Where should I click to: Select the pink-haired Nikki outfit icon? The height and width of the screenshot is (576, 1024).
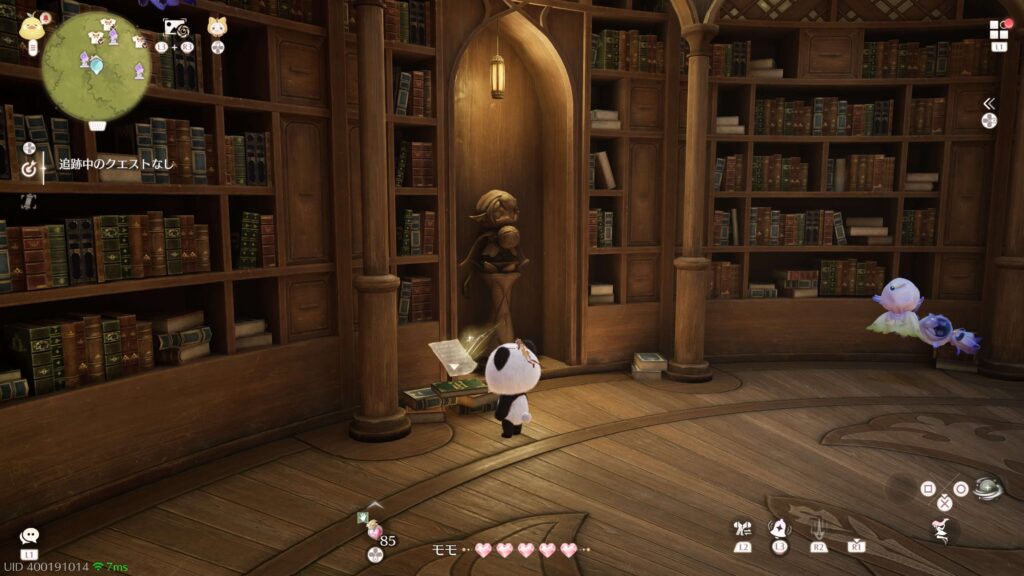(942, 531)
